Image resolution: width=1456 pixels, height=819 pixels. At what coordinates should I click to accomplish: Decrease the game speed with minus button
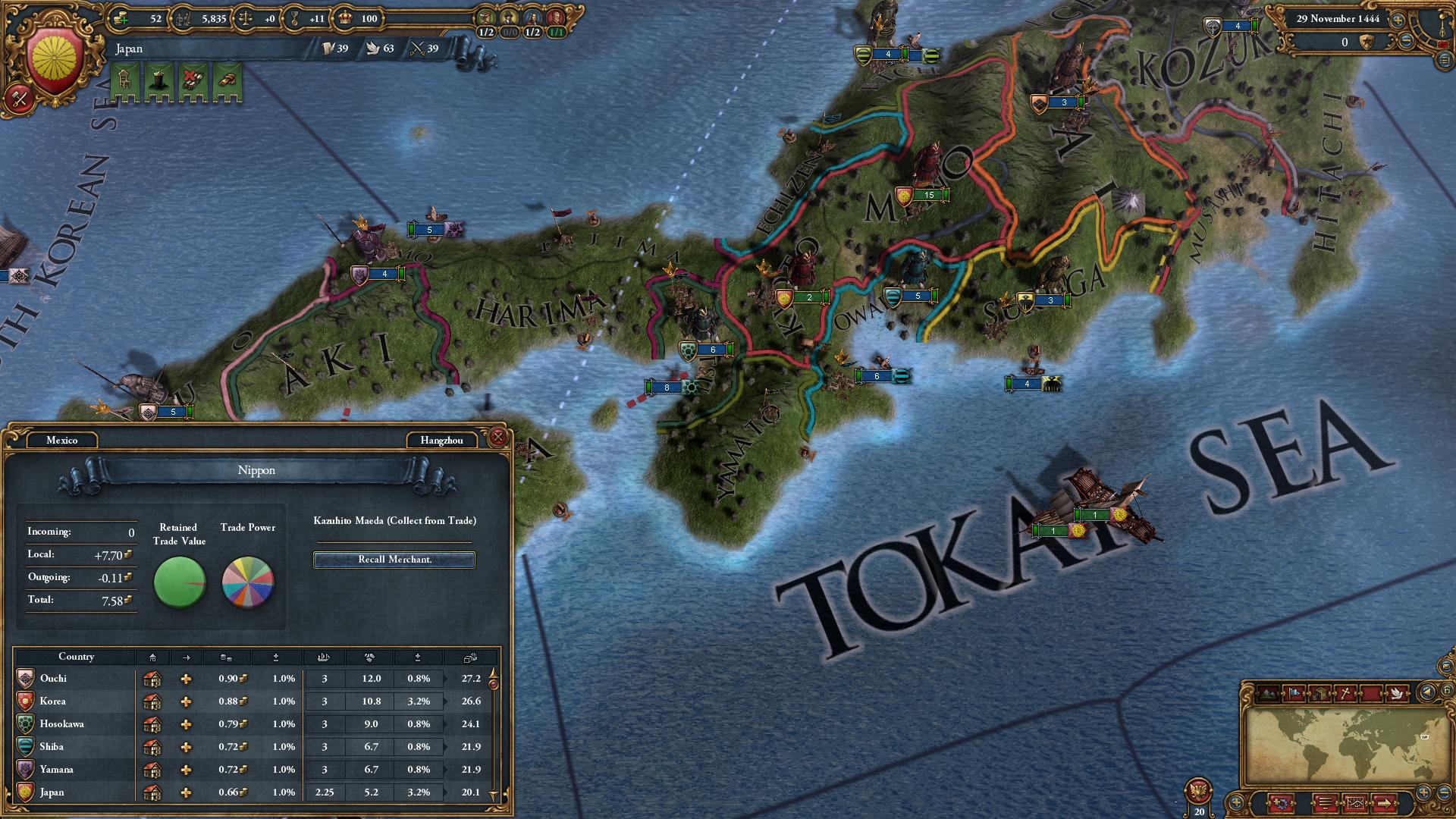pos(1405,42)
